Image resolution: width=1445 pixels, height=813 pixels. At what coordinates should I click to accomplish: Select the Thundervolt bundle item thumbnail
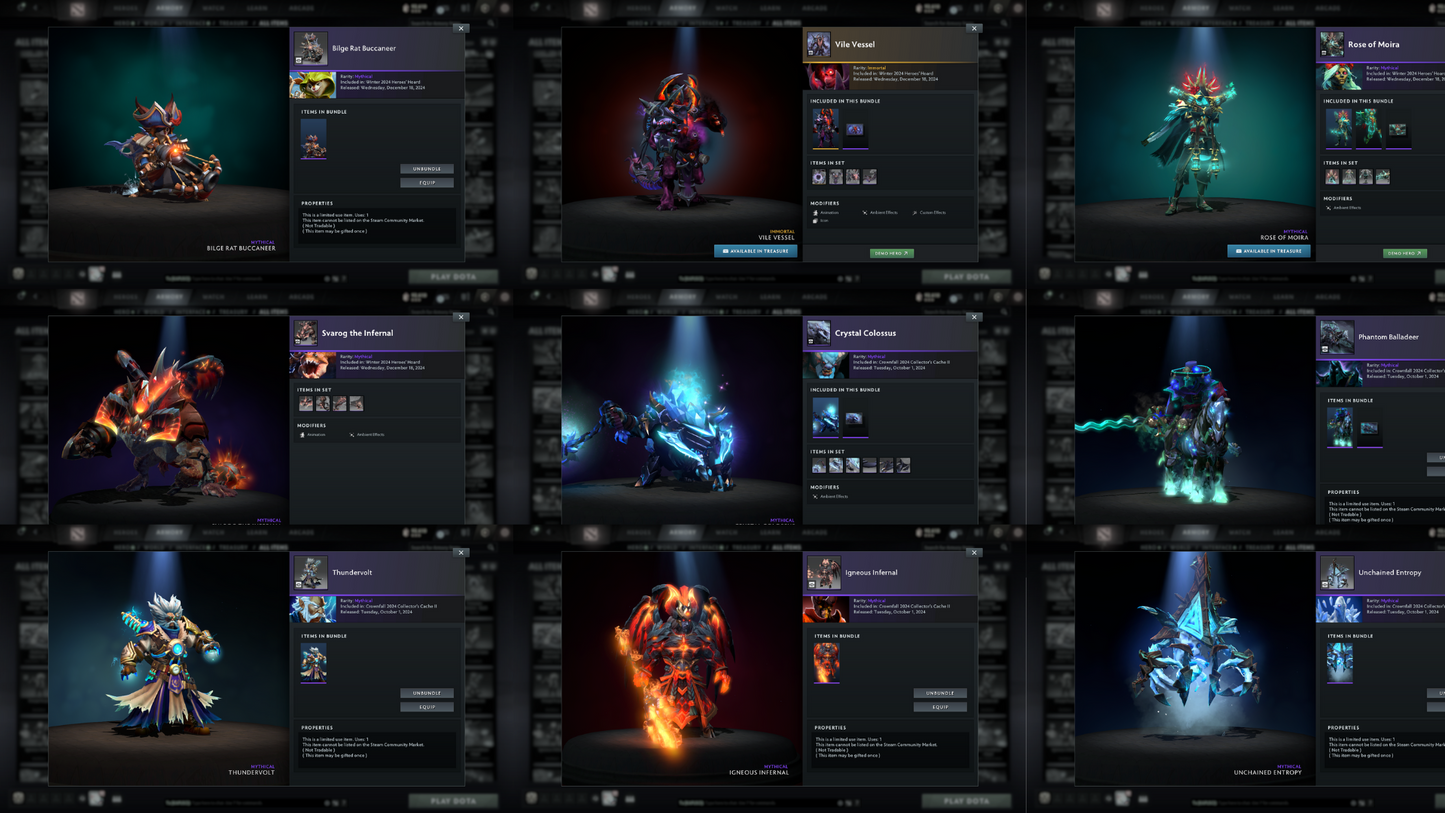313,663
